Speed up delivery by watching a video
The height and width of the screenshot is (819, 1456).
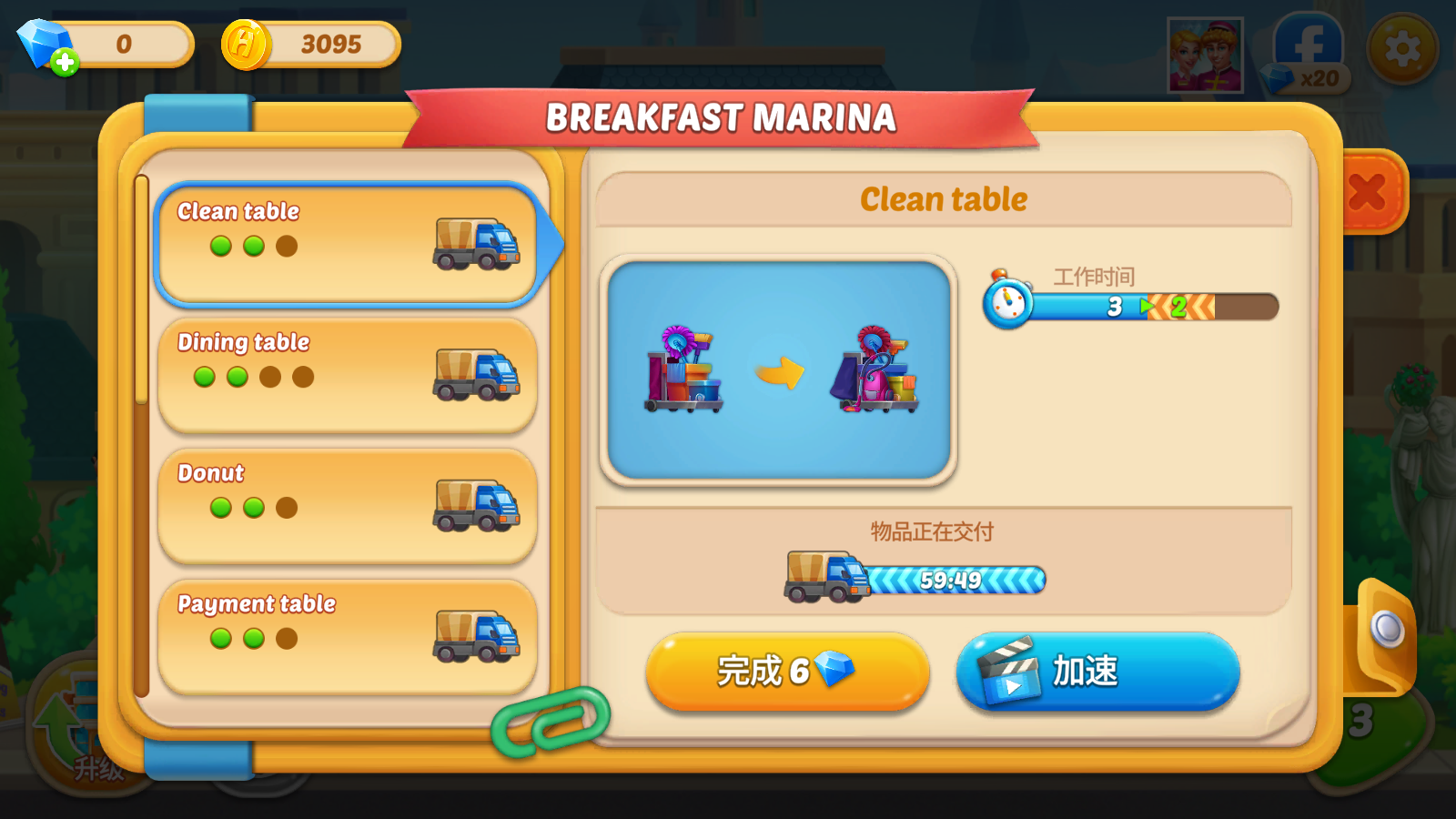[1097, 672]
